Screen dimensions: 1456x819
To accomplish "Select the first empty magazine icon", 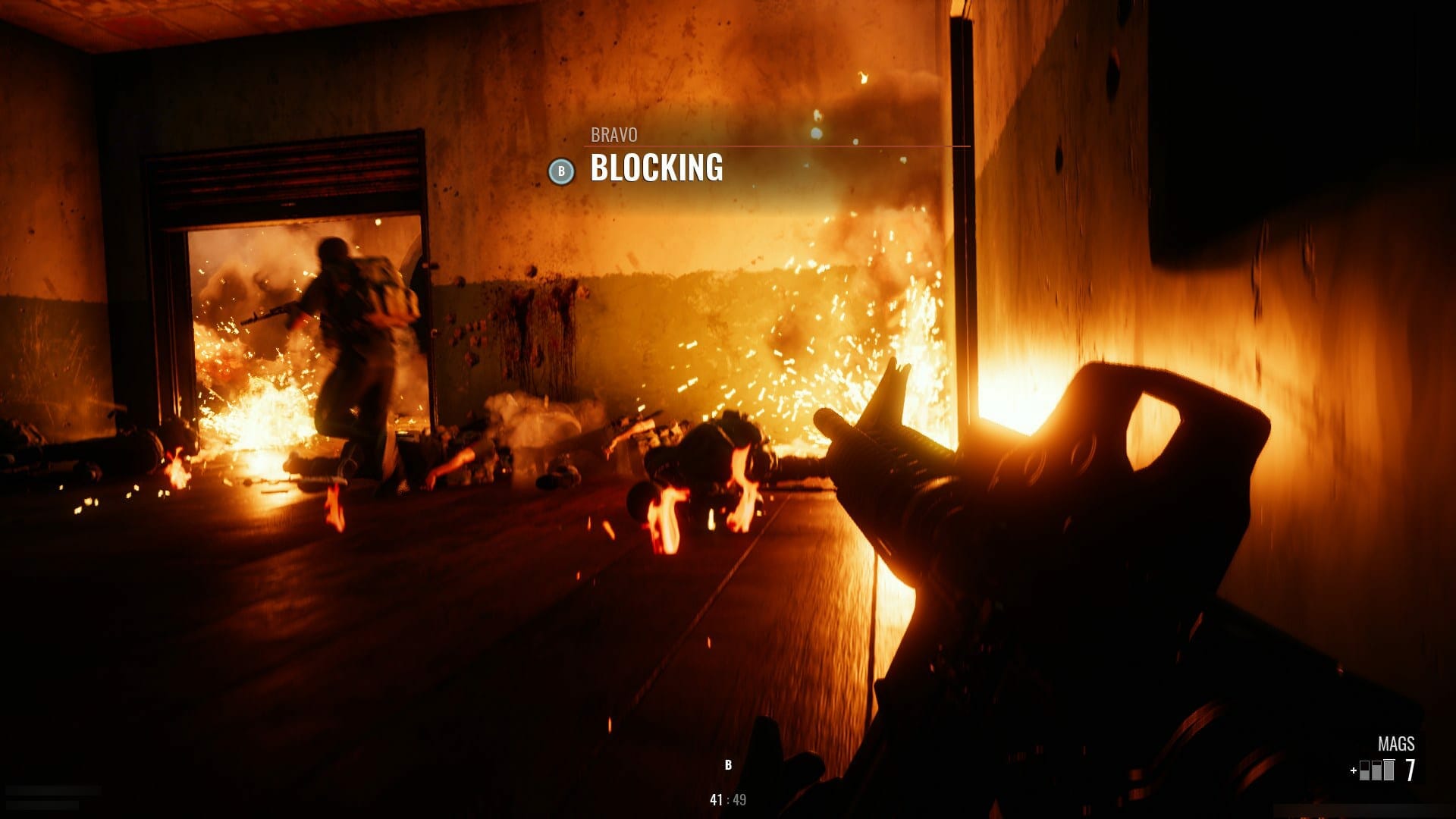I will pos(1364,770).
